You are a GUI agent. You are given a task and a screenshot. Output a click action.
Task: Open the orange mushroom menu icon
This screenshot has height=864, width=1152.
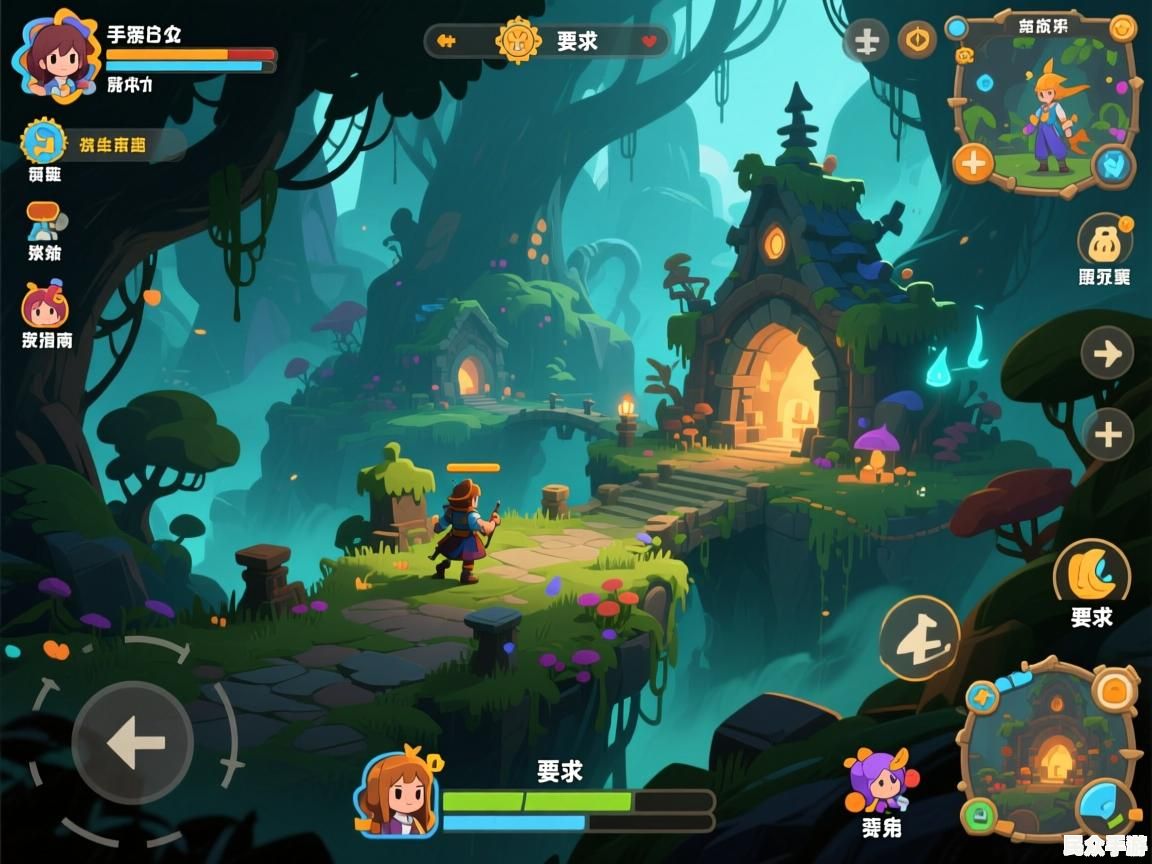click(x=43, y=219)
